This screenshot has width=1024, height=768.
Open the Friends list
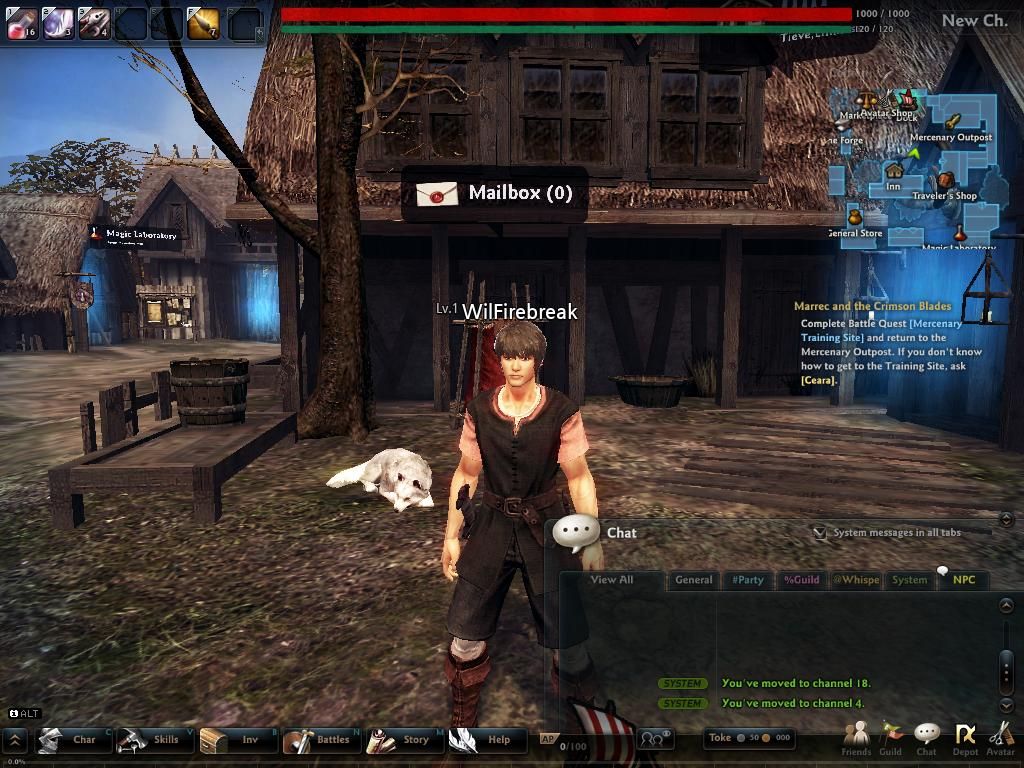coord(856,738)
